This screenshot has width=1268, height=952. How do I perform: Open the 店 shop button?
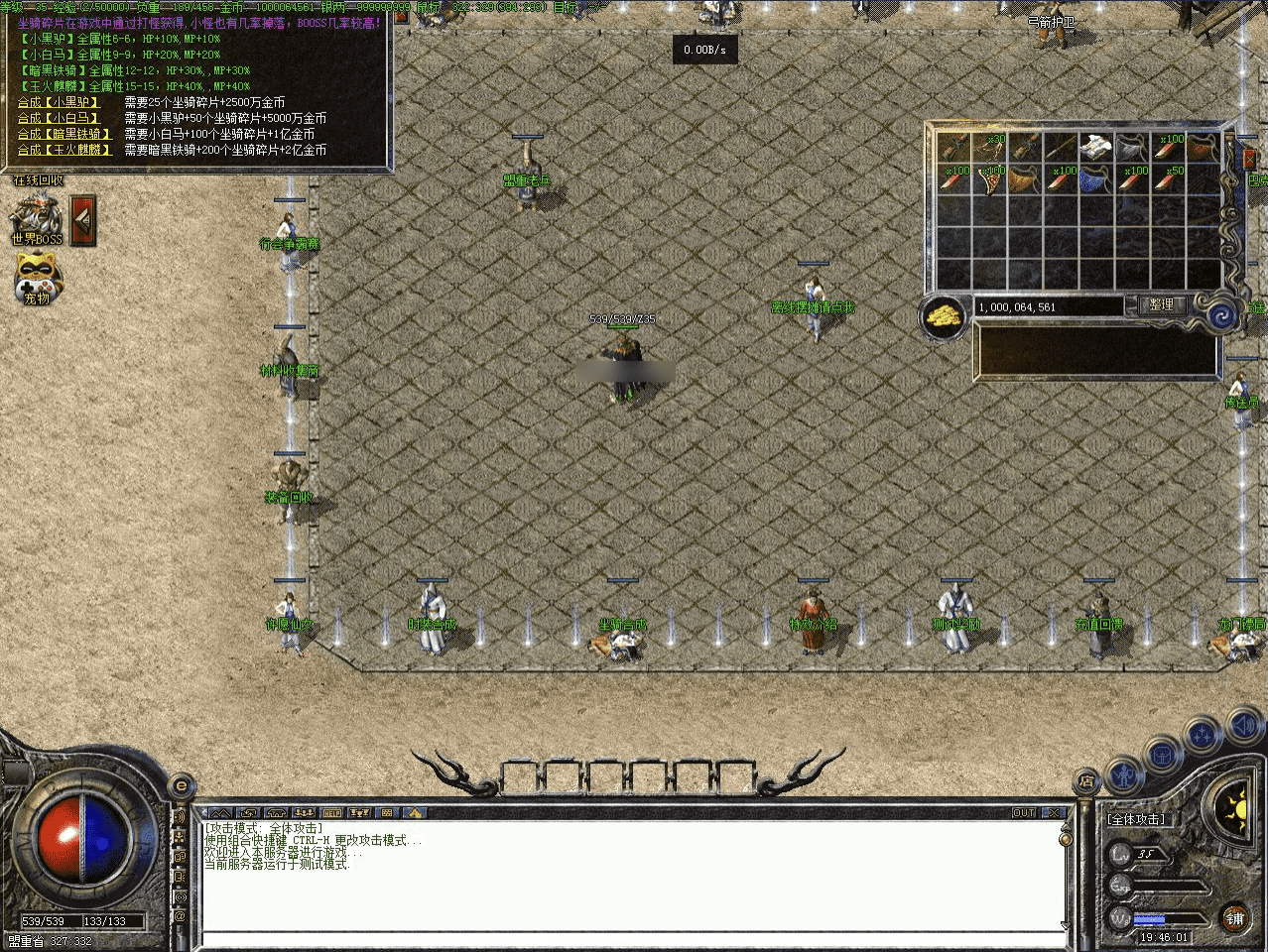1085,780
